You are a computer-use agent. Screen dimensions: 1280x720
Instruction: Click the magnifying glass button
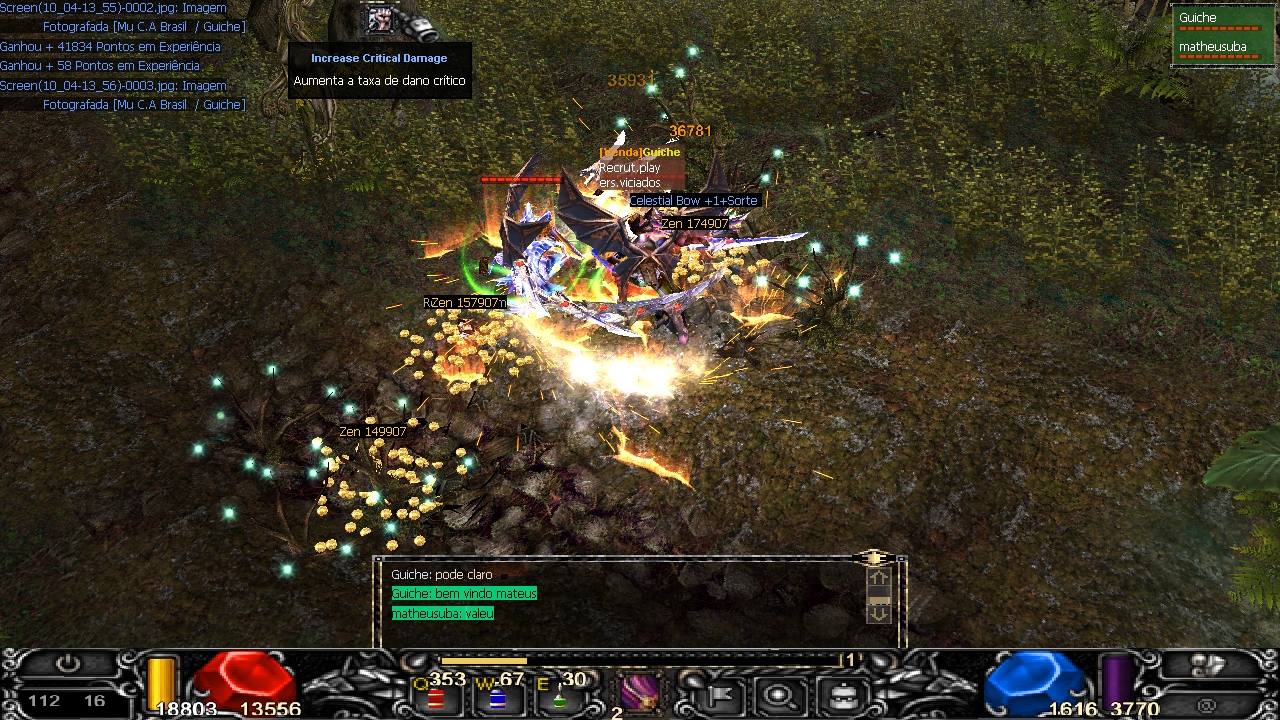pos(780,693)
